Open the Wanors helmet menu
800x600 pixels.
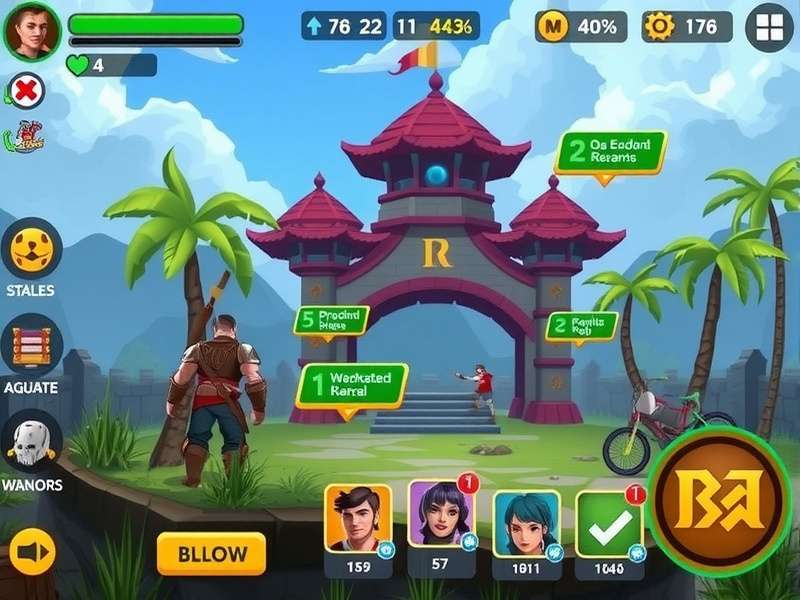pyautogui.click(x=31, y=442)
